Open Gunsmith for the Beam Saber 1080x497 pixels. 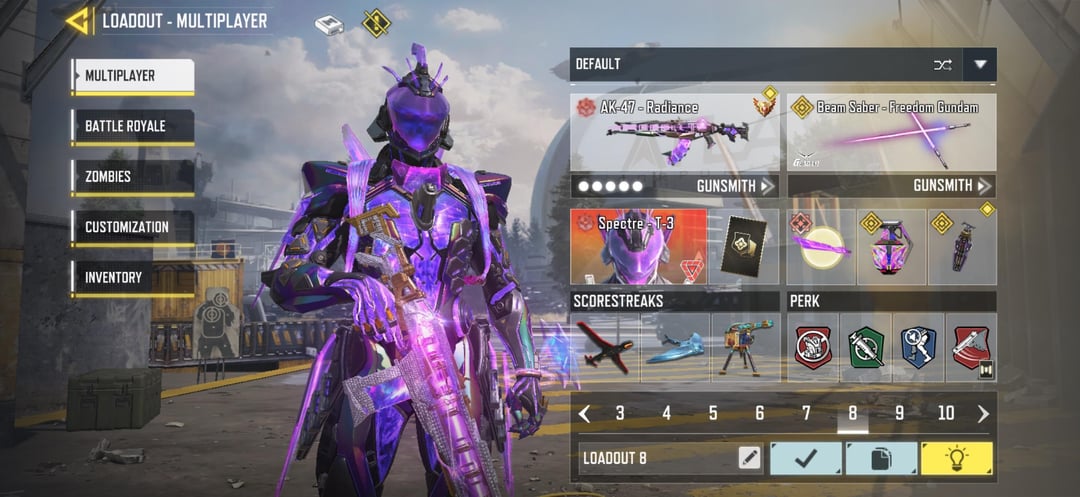pos(952,186)
